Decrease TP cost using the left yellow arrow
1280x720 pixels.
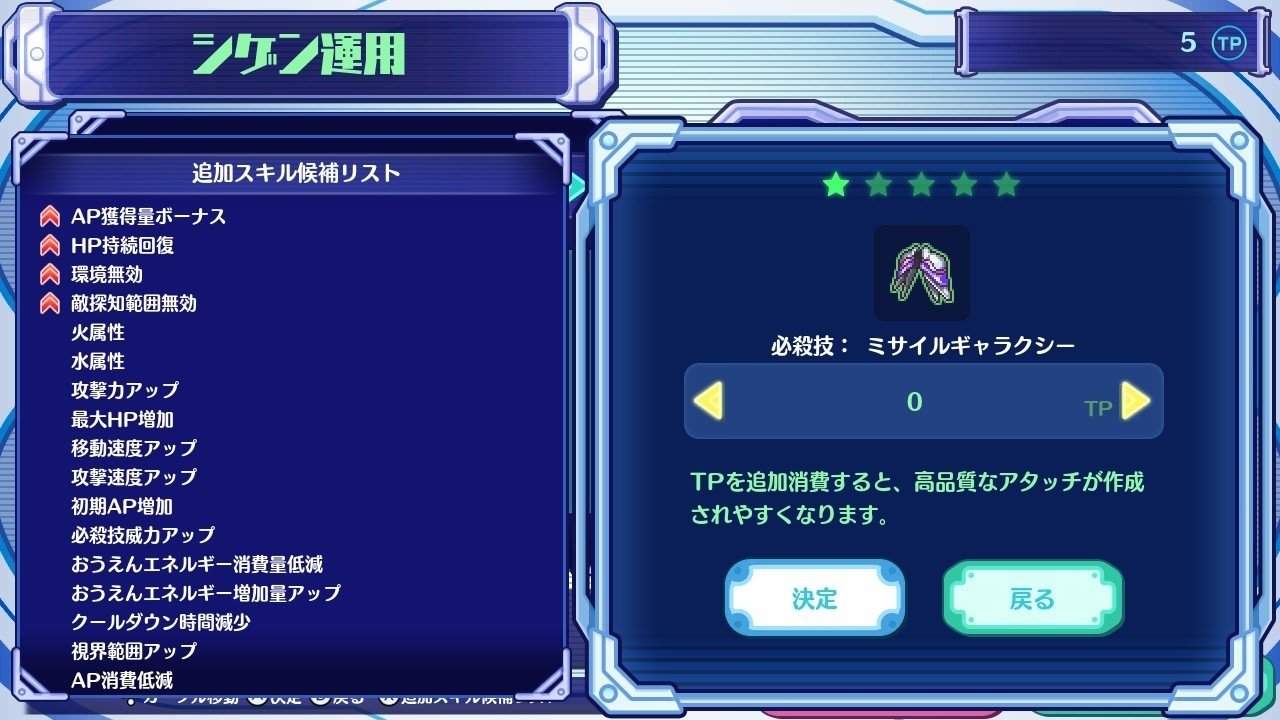click(x=710, y=401)
